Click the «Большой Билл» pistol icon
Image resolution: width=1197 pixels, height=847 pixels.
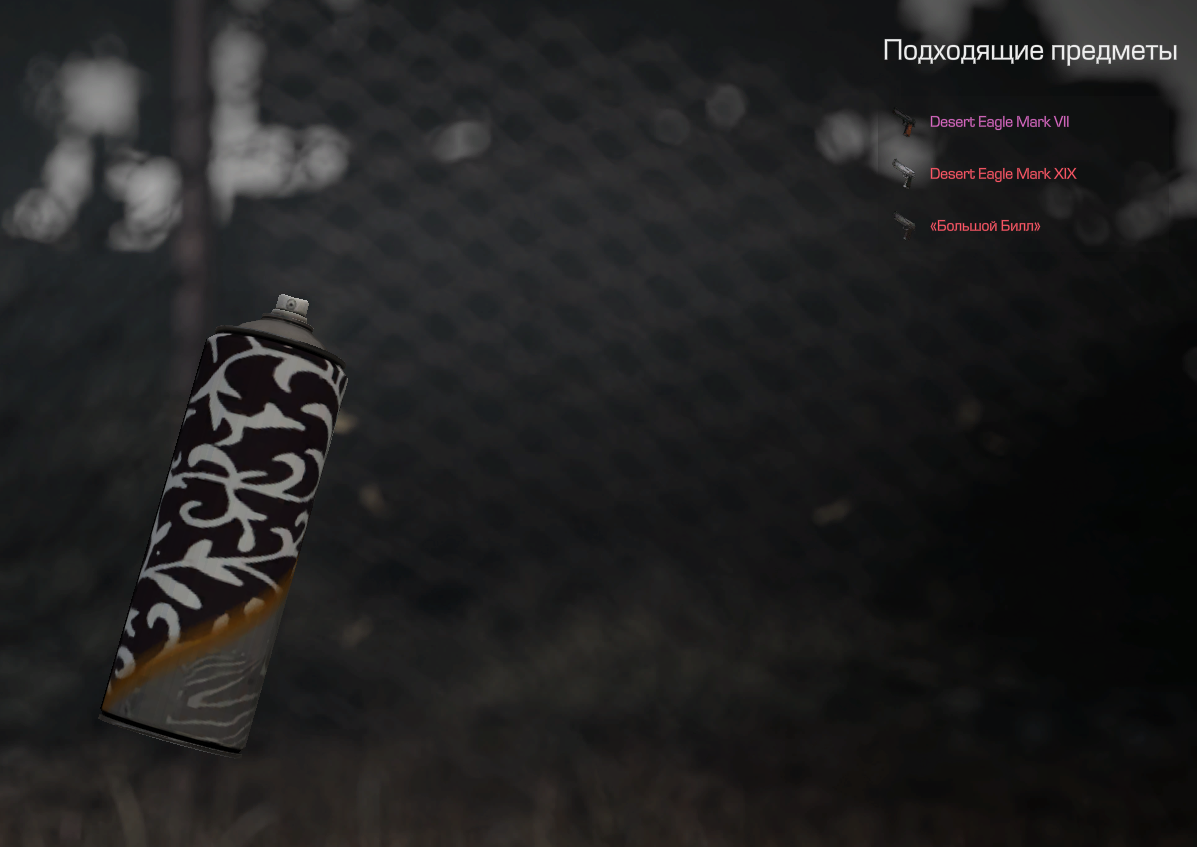click(905, 226)
